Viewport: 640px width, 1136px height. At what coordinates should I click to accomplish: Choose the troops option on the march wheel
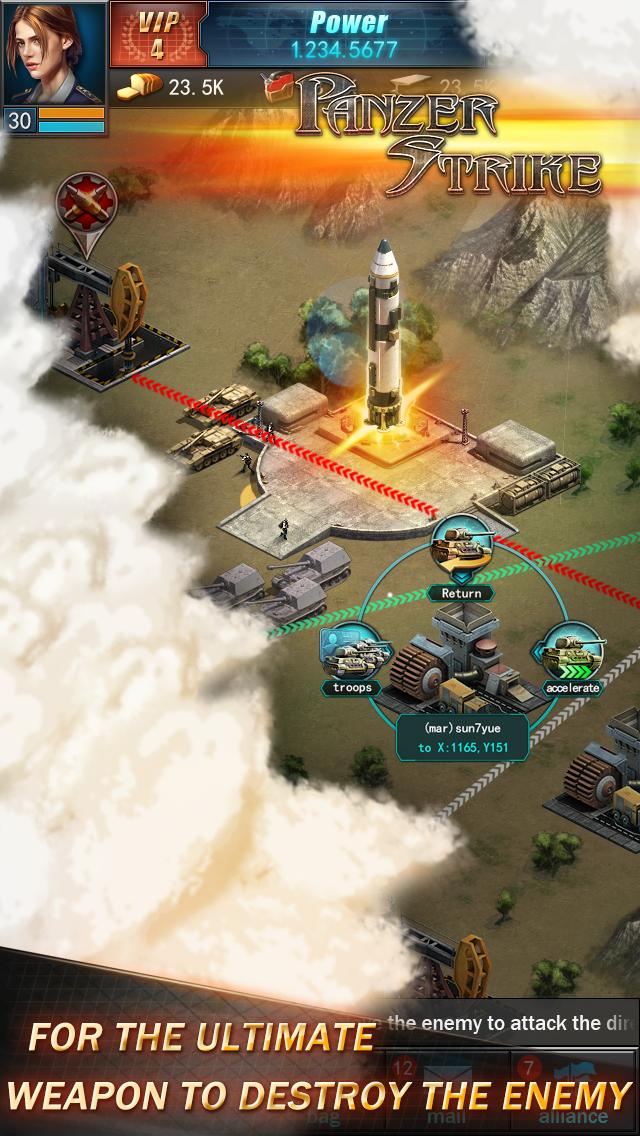[353, 658]
